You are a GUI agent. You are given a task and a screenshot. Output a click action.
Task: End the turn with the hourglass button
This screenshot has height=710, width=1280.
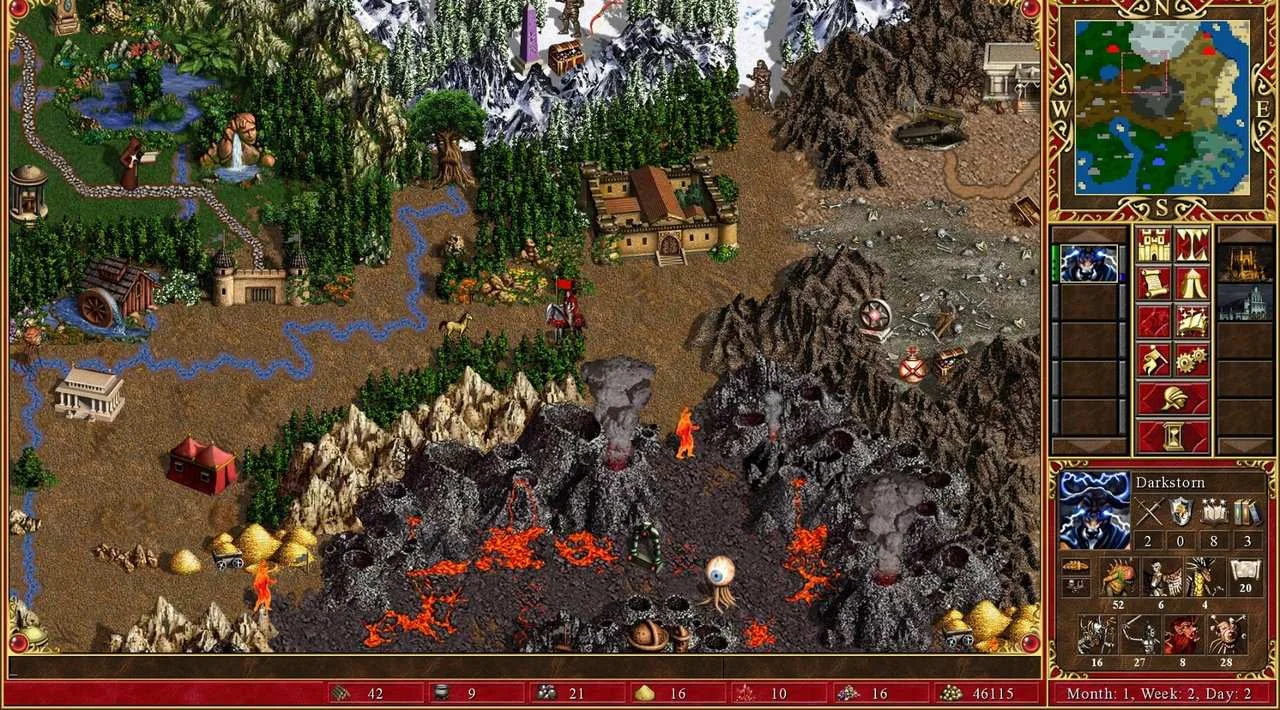click(x=1172, y=436)
